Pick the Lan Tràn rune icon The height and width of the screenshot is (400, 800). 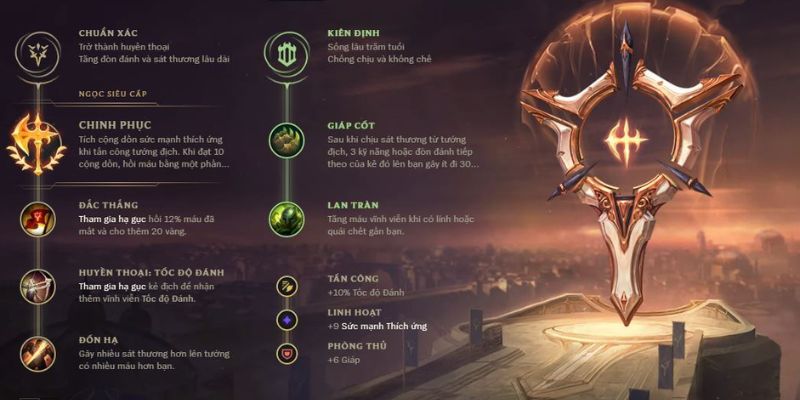click(x=286, y=218)
